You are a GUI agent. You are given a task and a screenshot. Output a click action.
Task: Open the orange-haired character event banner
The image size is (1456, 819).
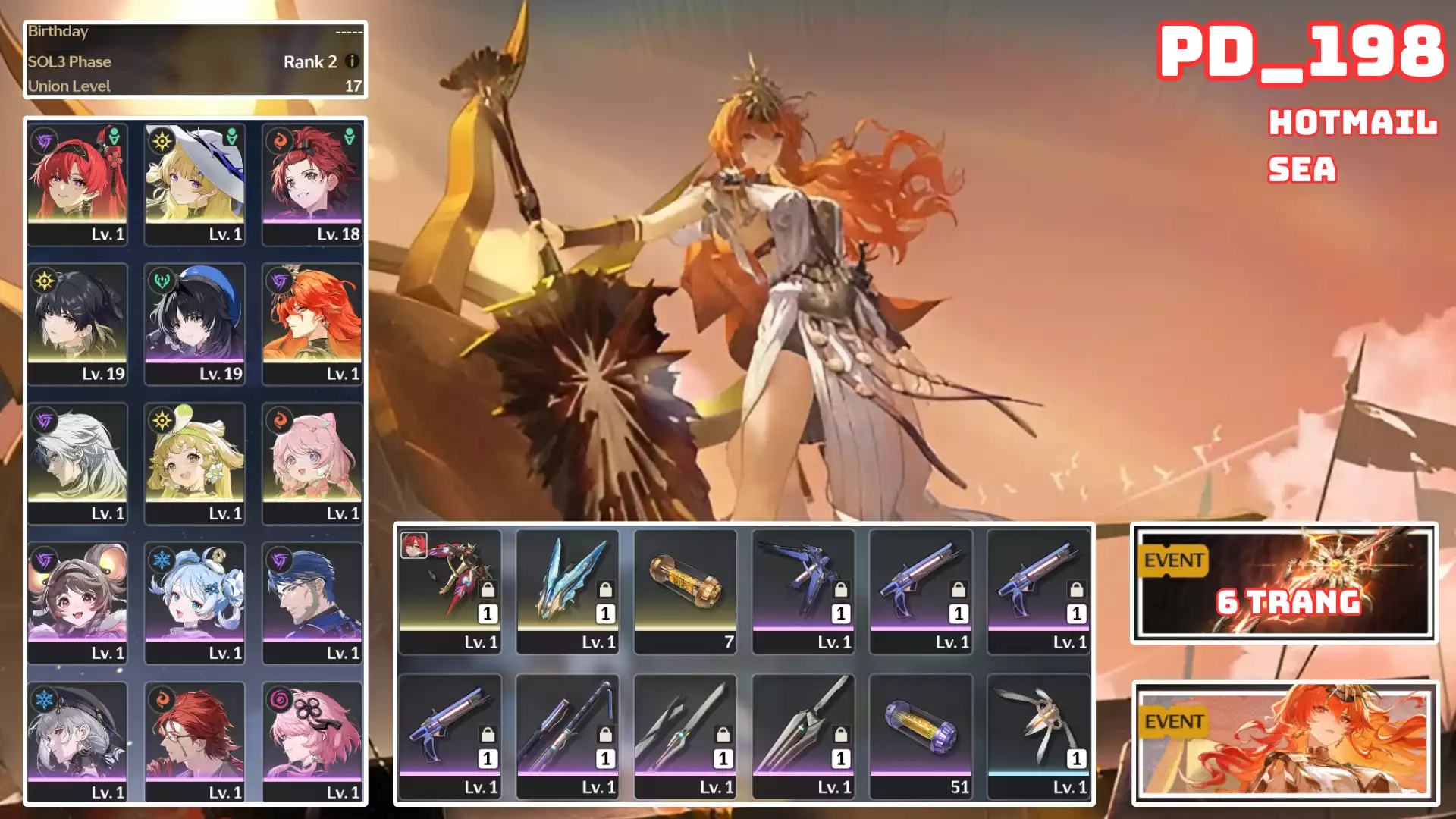(1285, 742)
